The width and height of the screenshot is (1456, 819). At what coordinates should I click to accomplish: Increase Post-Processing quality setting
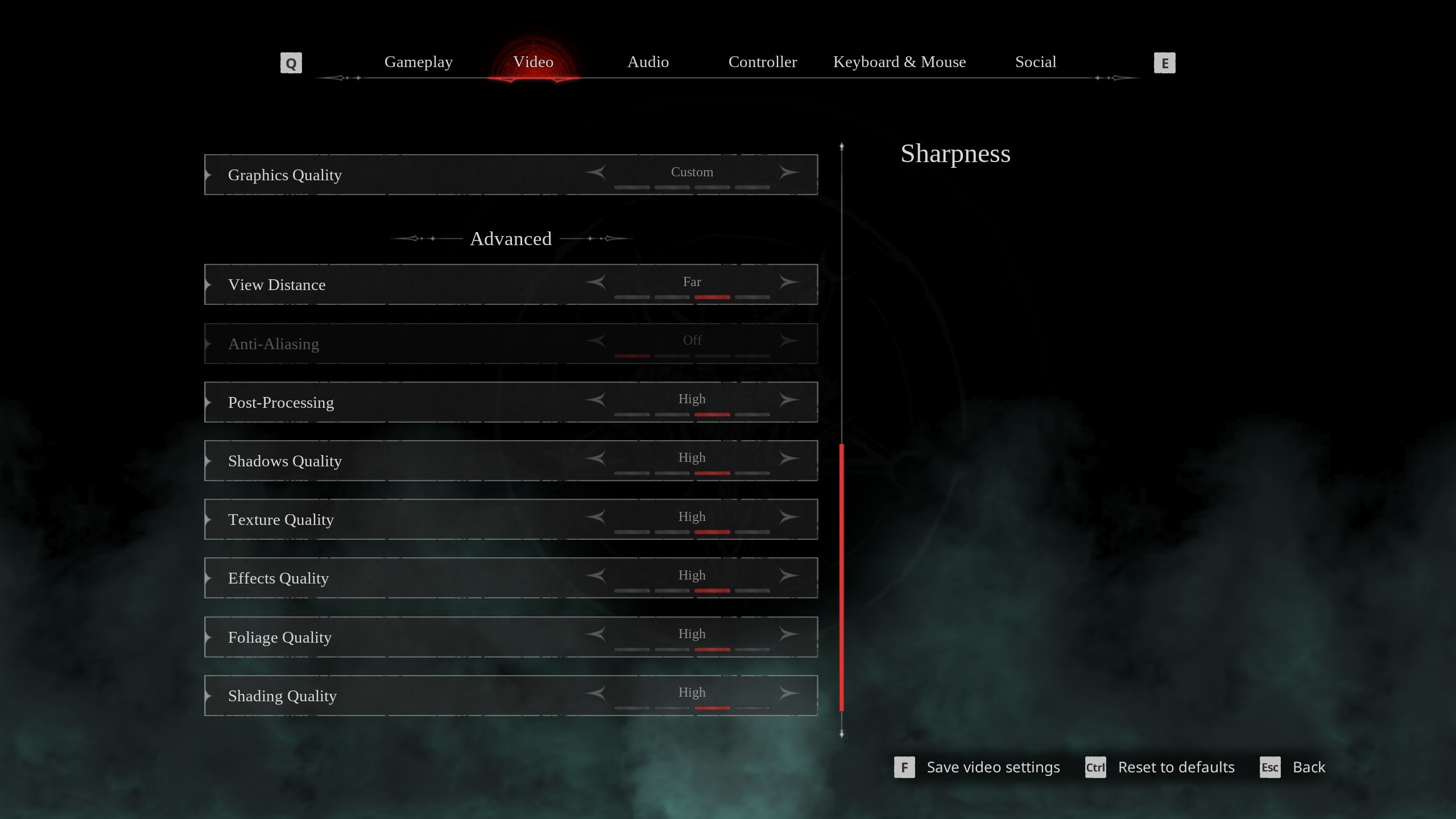[x=789, y=399]
